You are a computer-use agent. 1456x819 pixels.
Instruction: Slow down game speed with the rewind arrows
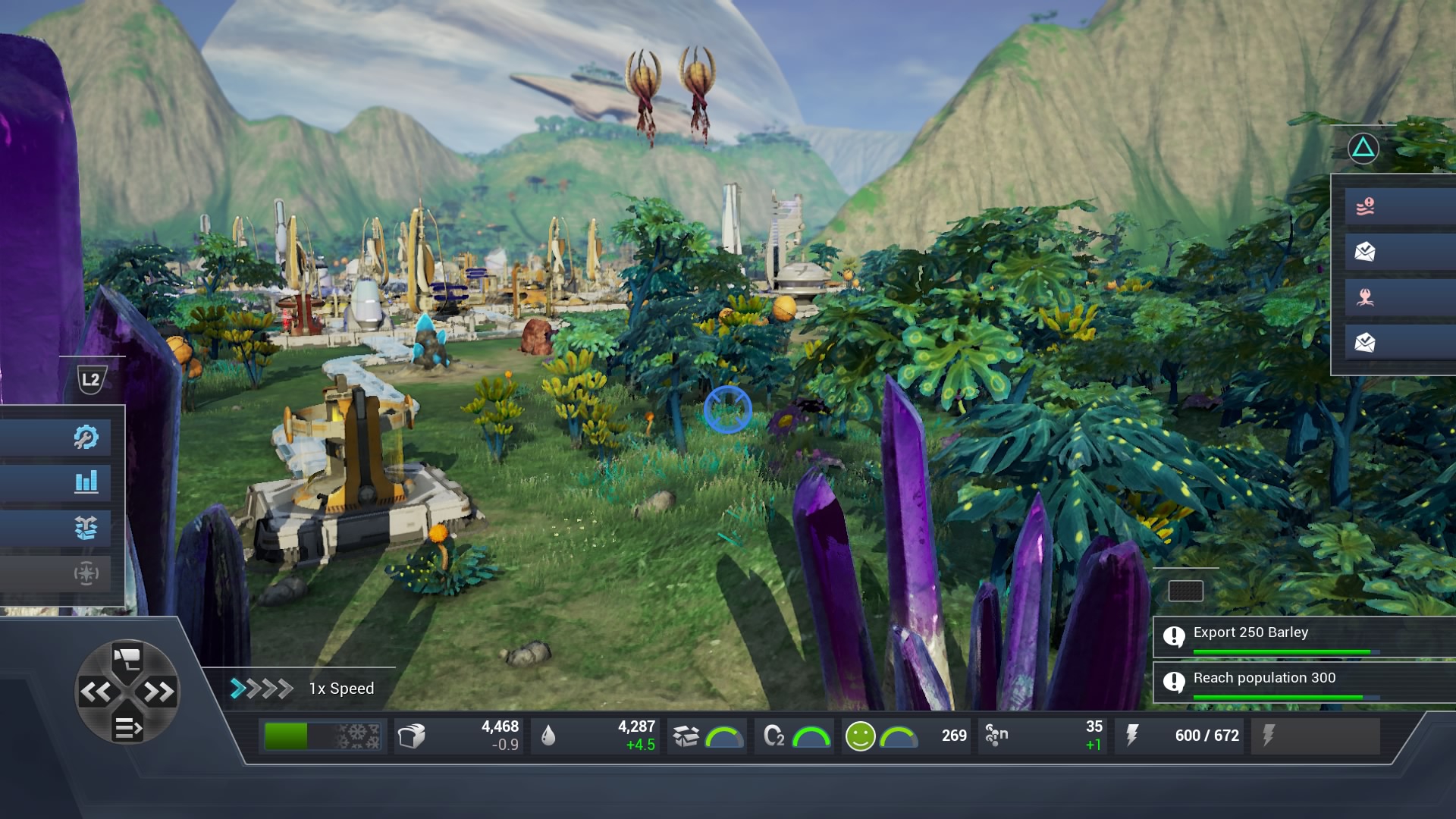click(96, 692)
